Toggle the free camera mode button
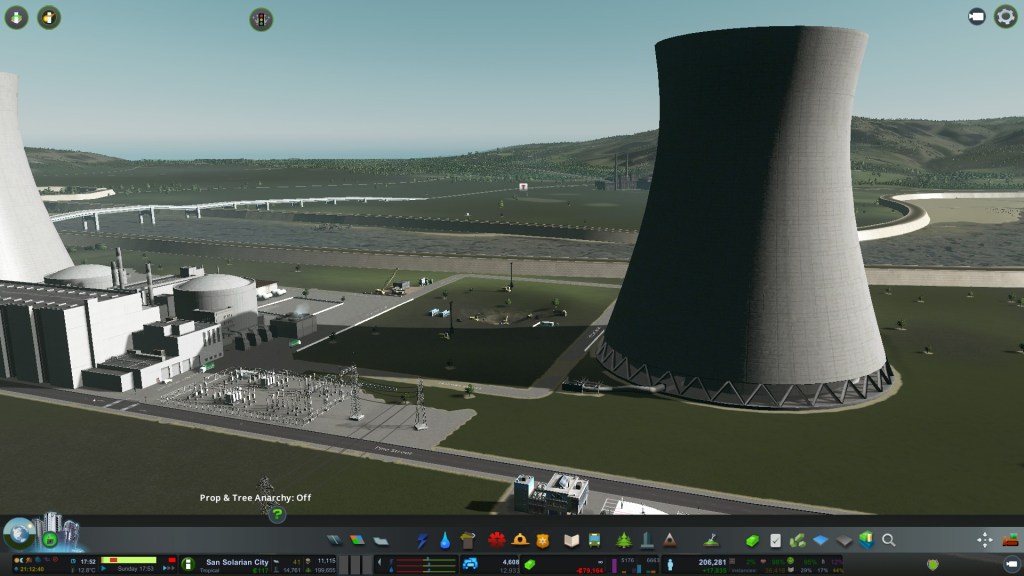Viewport: 1024px width, 576px height. (977, 17)
